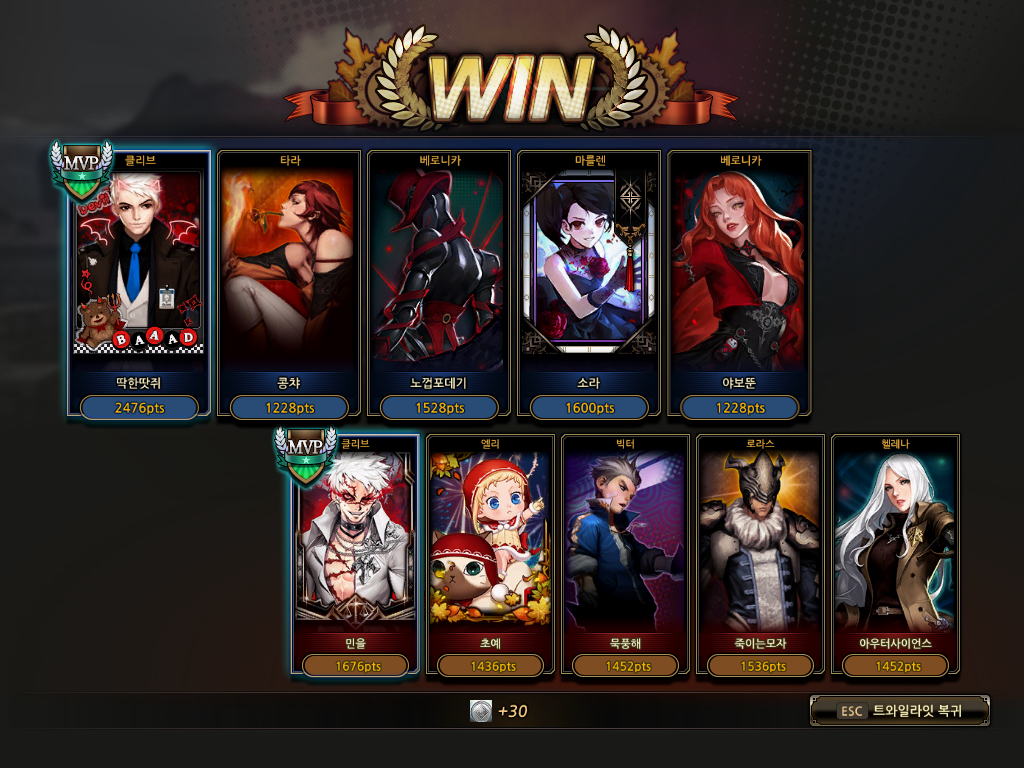The image size is (1024, 768).
Task: Return to Twilight with the 트와일라잇 복귀 button
Action: point(899,711)
